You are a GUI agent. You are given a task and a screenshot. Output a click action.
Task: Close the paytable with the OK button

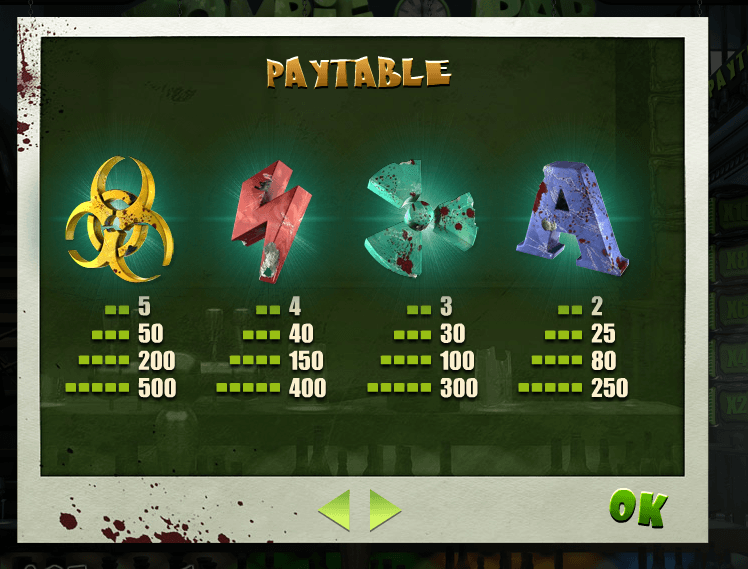[637, 508]
